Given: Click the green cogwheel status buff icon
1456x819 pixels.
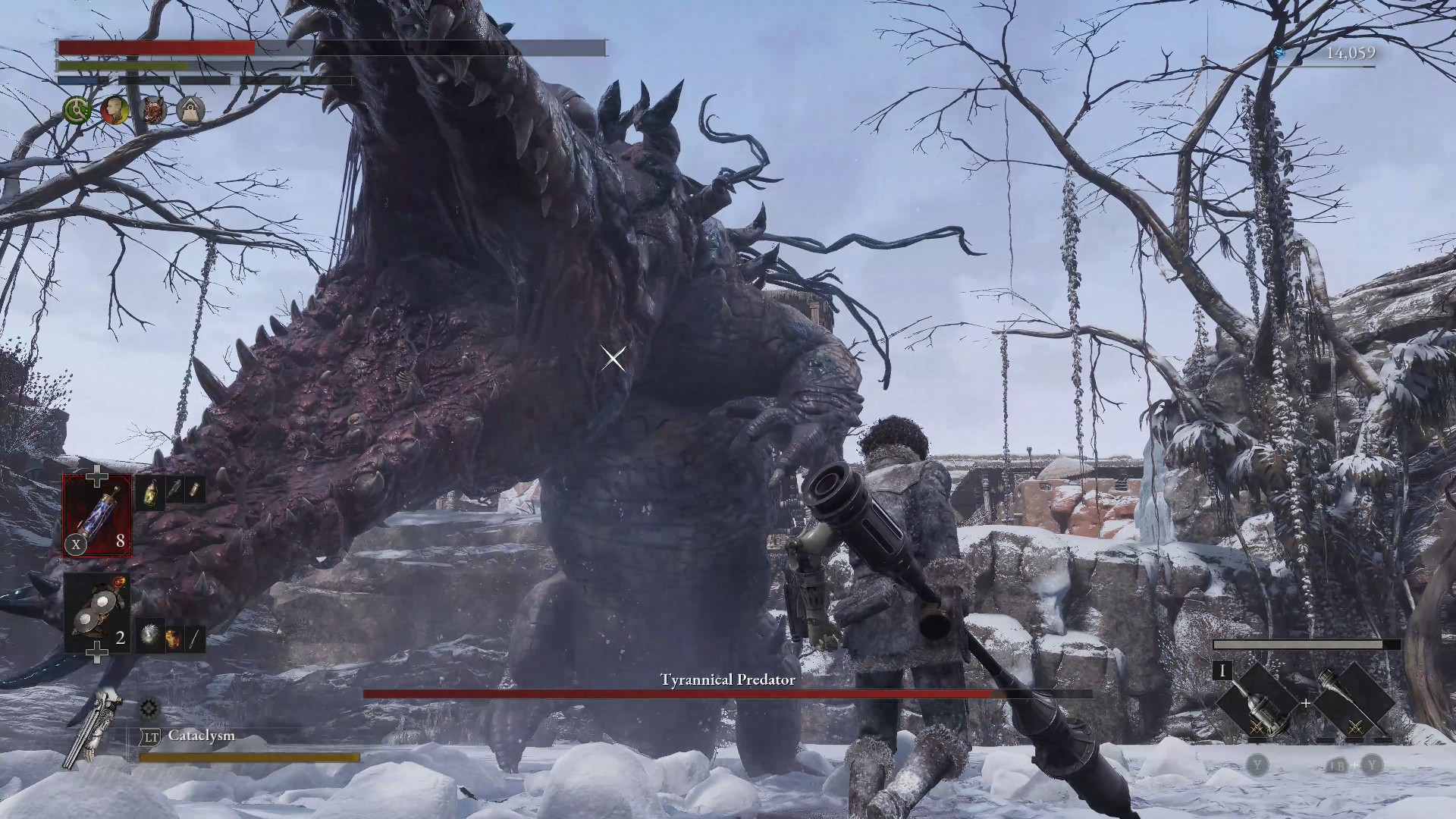Looking at the screenshot, I should click(77, 111).
